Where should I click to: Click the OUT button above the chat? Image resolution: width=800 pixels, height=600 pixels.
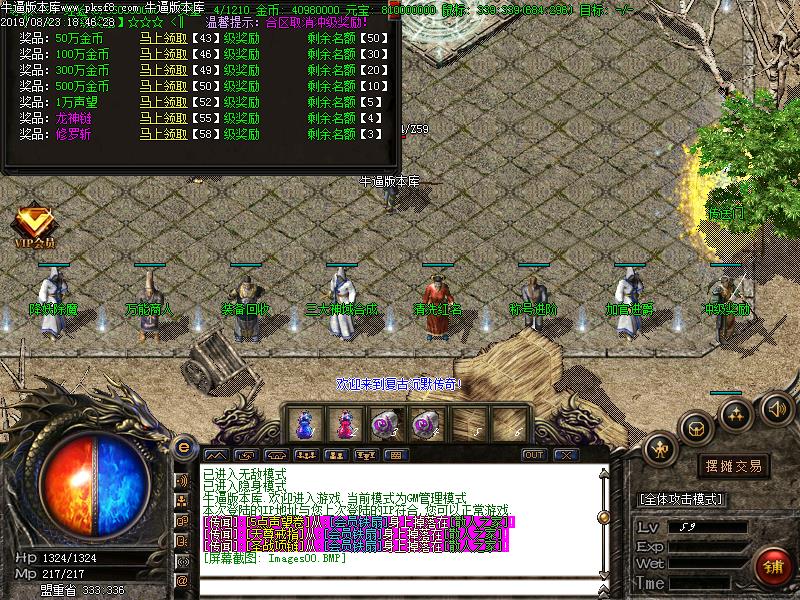[534, 455]
